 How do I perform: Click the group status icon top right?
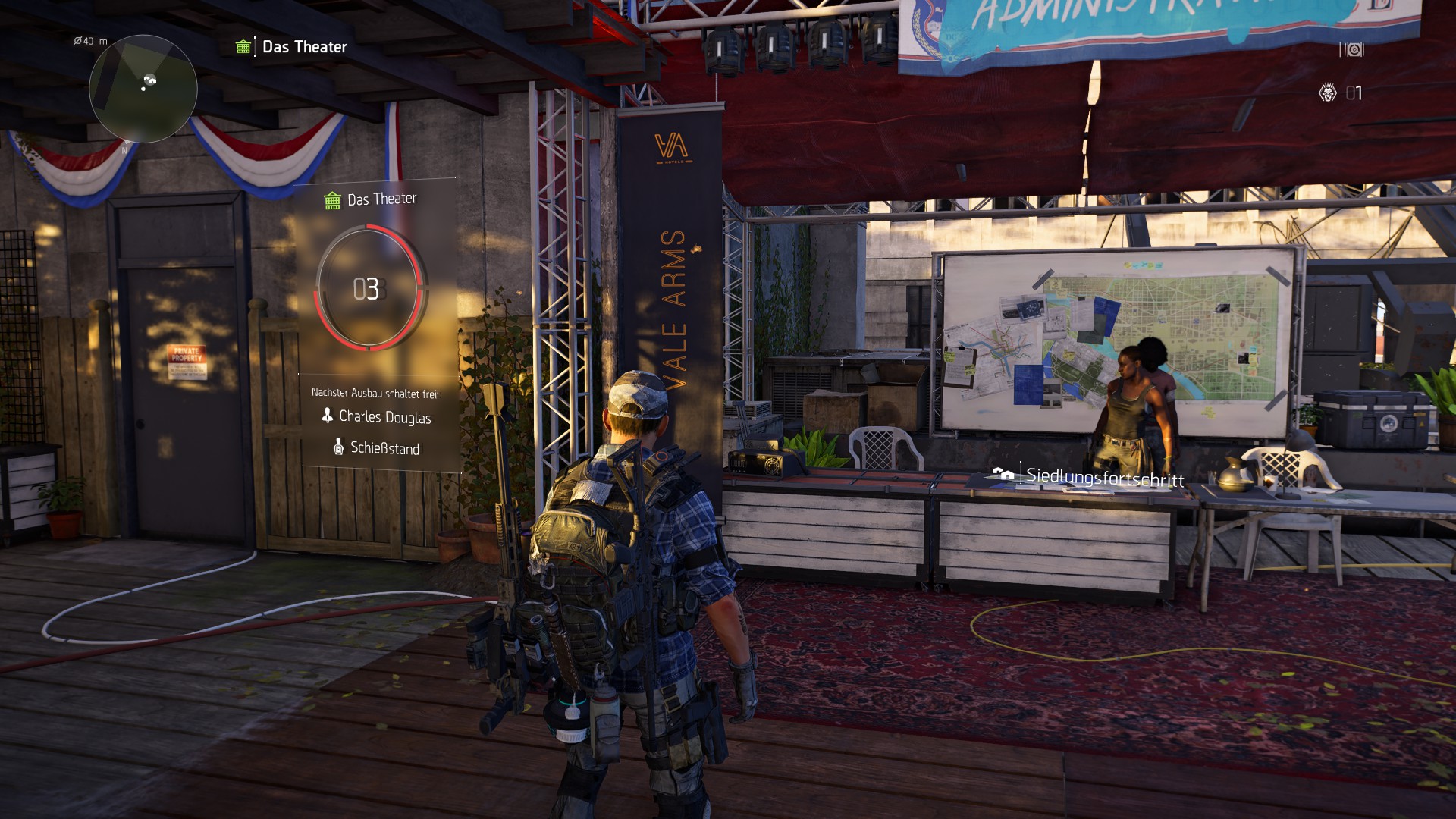[x=1351, y=49]
